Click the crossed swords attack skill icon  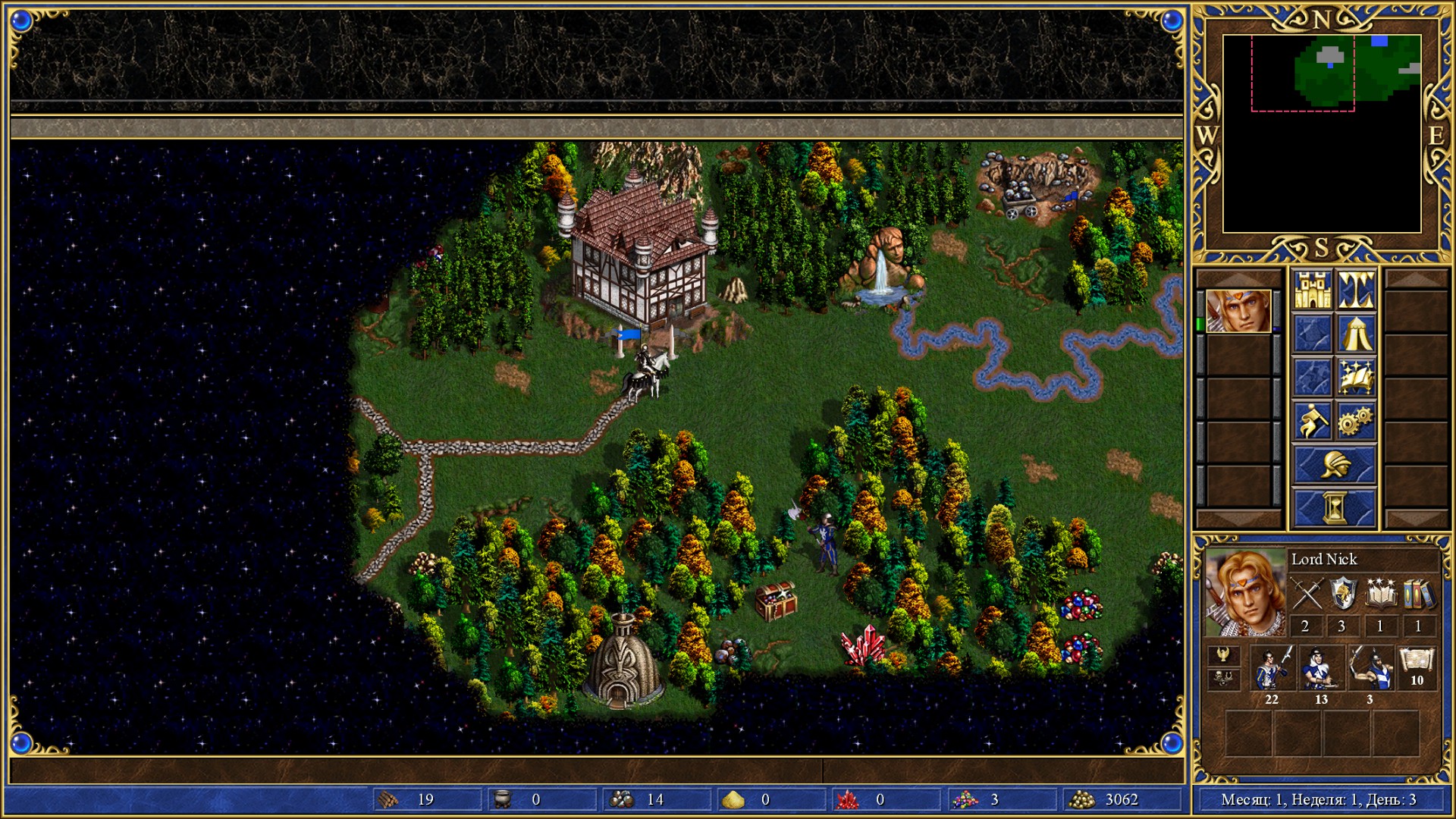click(x=1307, y=594)
